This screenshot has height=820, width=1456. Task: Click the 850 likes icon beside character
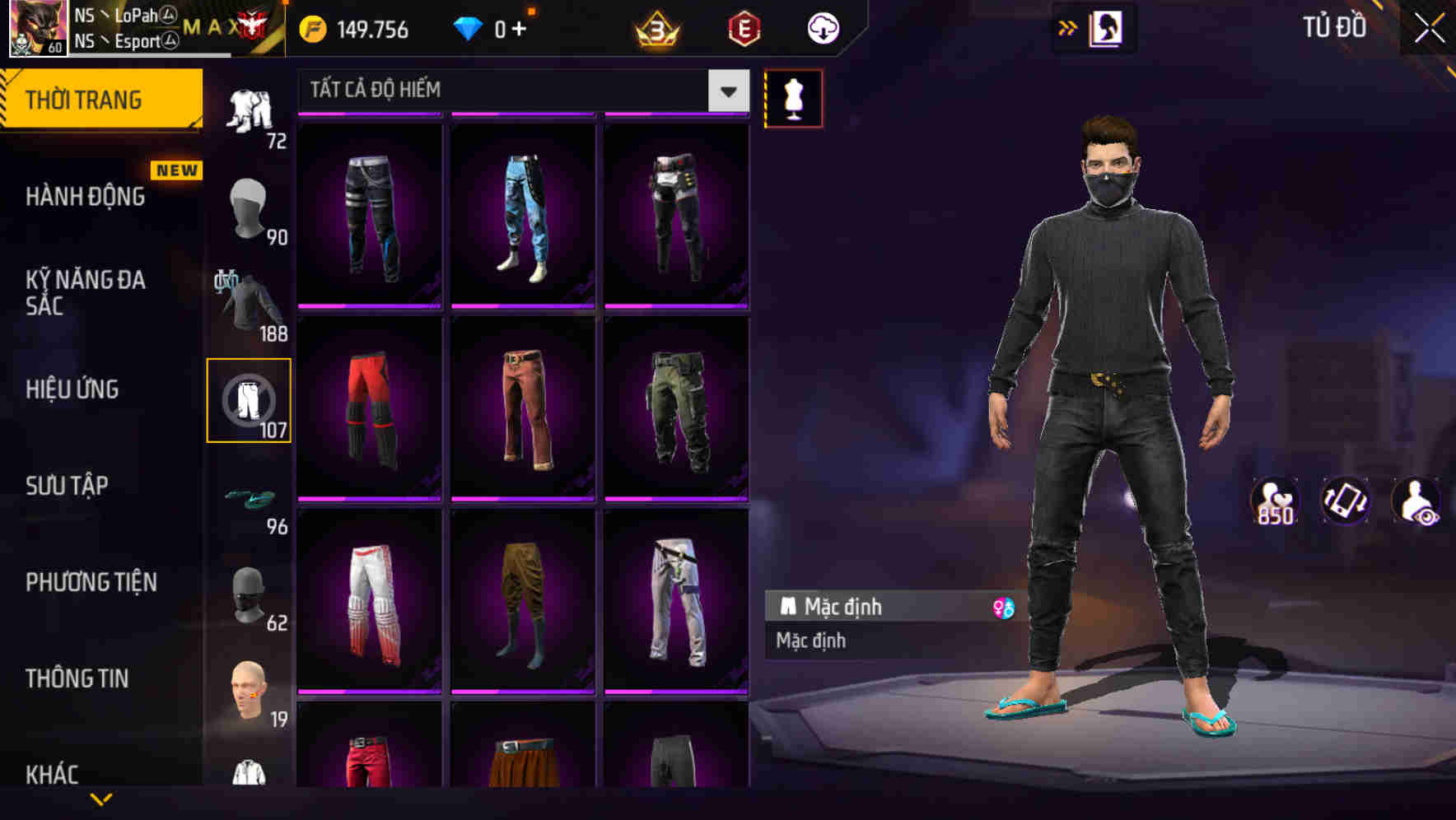click(1275, 502)
